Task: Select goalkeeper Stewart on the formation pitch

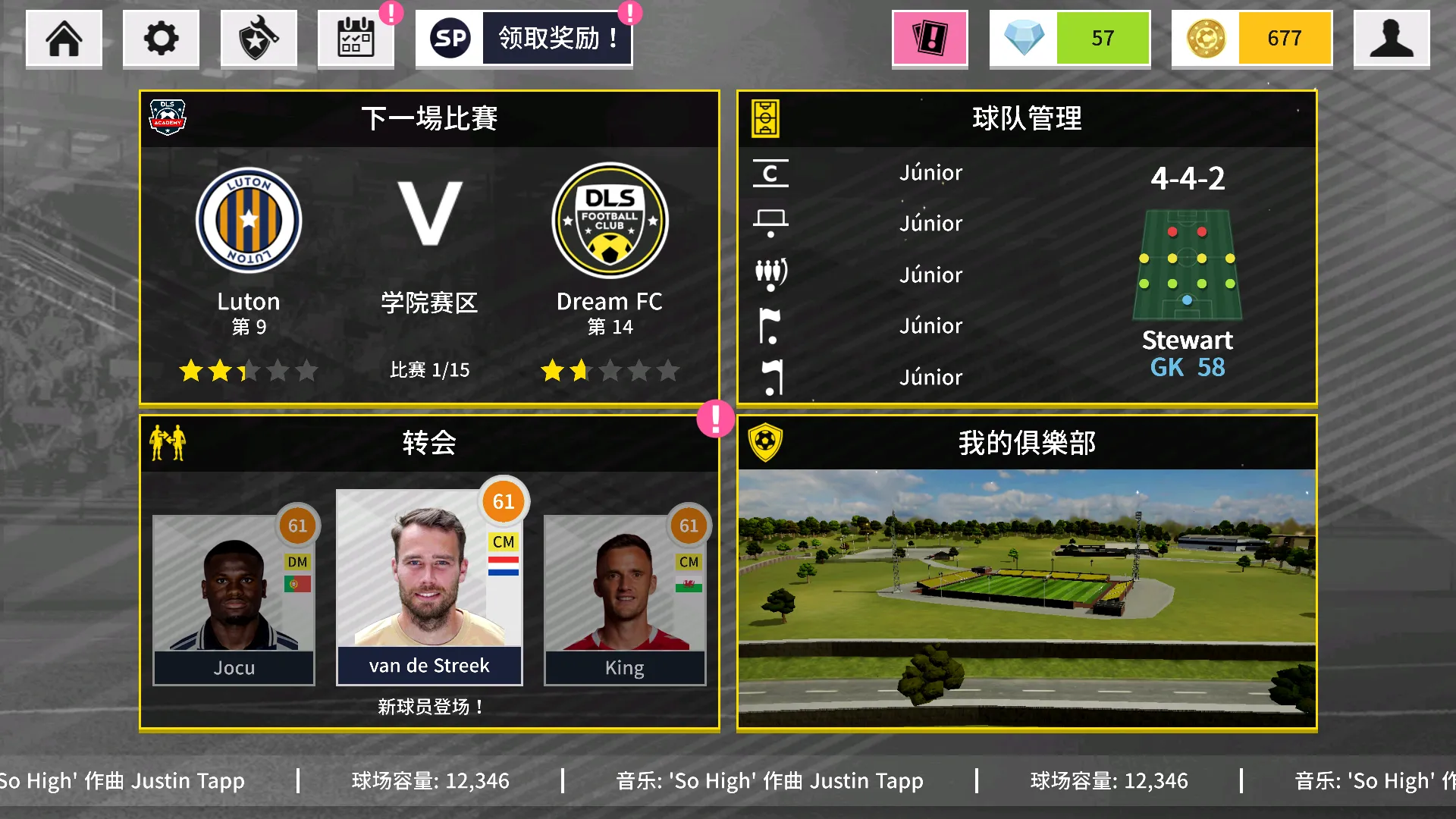Action: 1187,300
